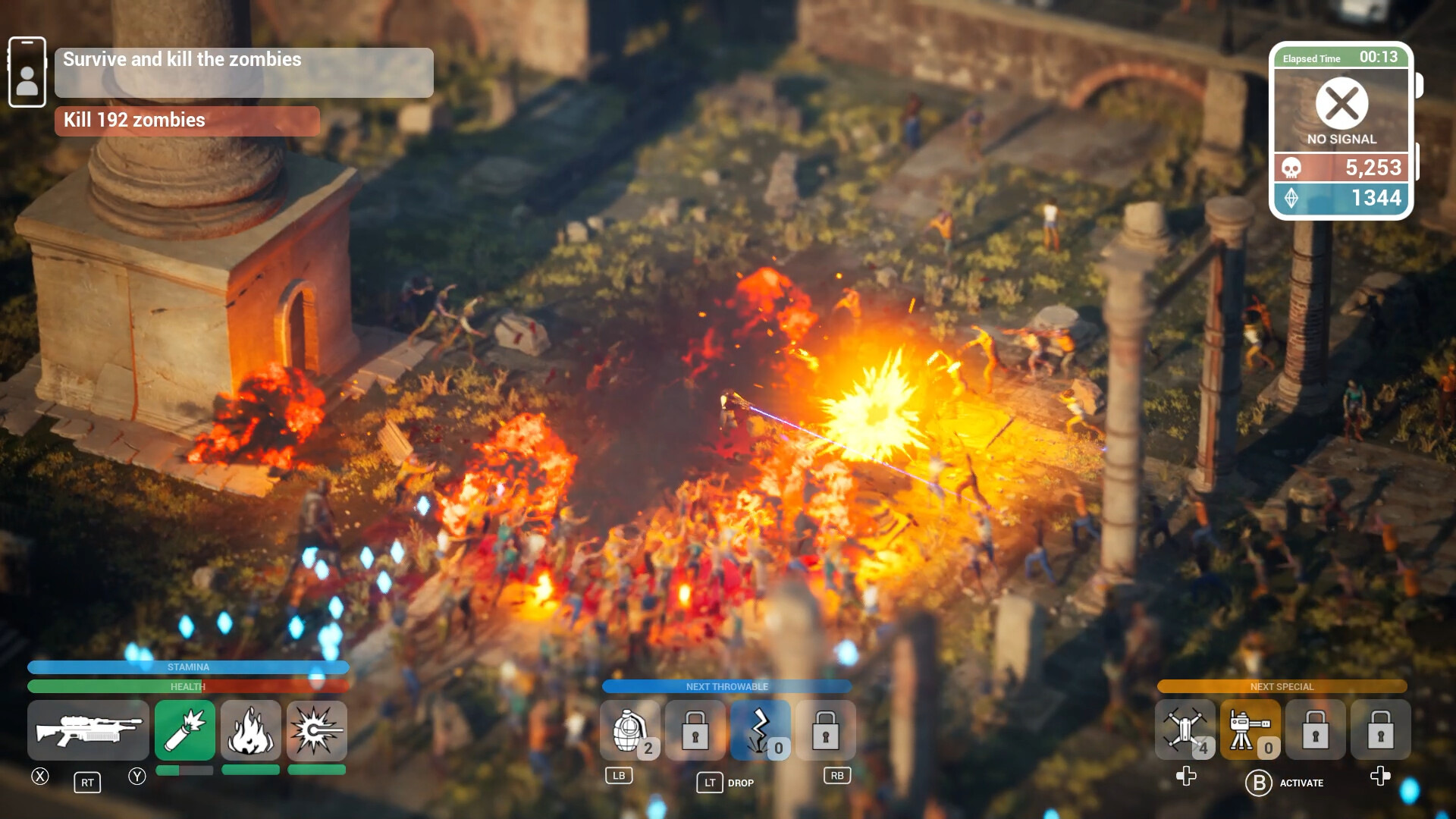Open the phone profile icon top left
Image resolution: width=1456 pixels, height=819 pixels.
(x=27, y=71)
